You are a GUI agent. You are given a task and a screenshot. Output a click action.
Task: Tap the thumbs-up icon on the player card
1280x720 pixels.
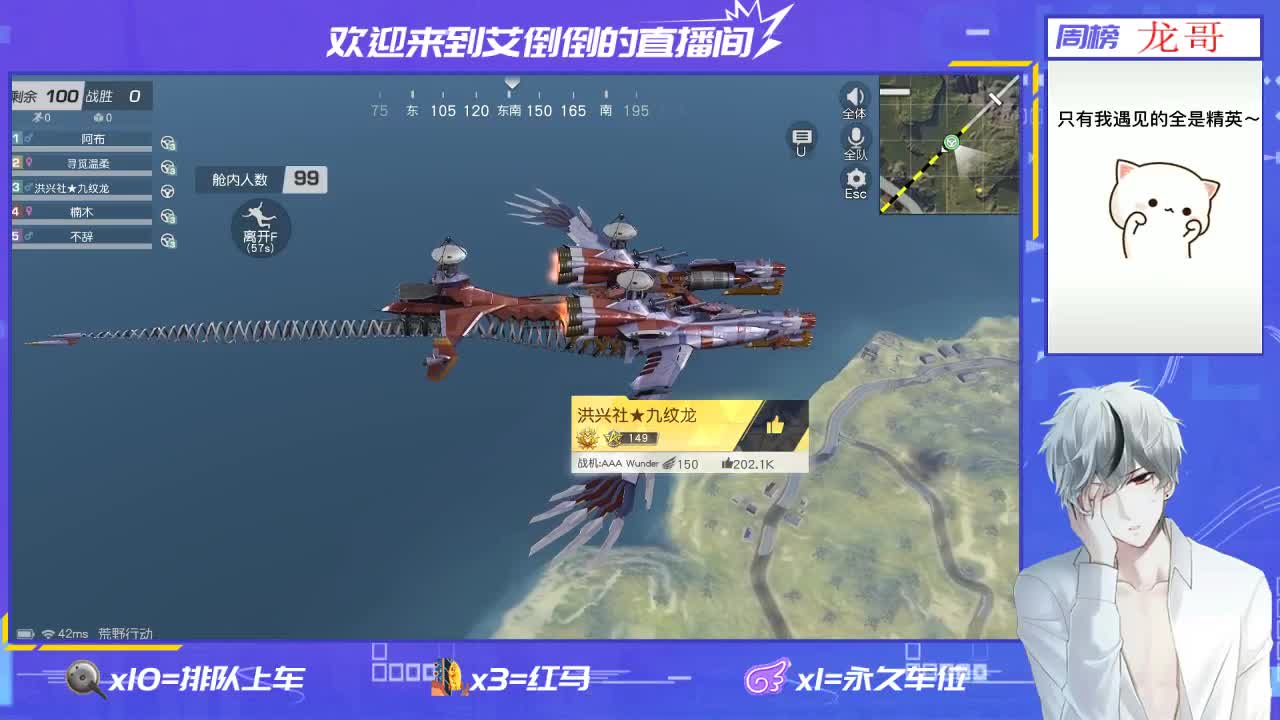click(x=774, y=425)
